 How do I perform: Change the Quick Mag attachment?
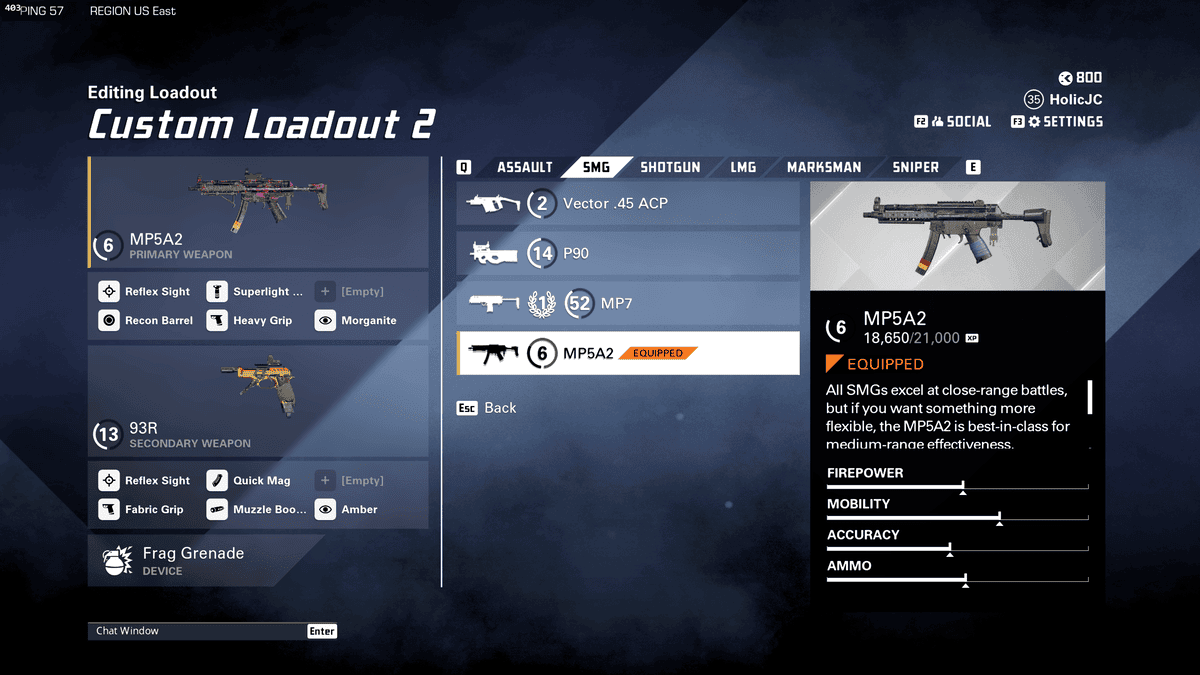coord(251,481)
